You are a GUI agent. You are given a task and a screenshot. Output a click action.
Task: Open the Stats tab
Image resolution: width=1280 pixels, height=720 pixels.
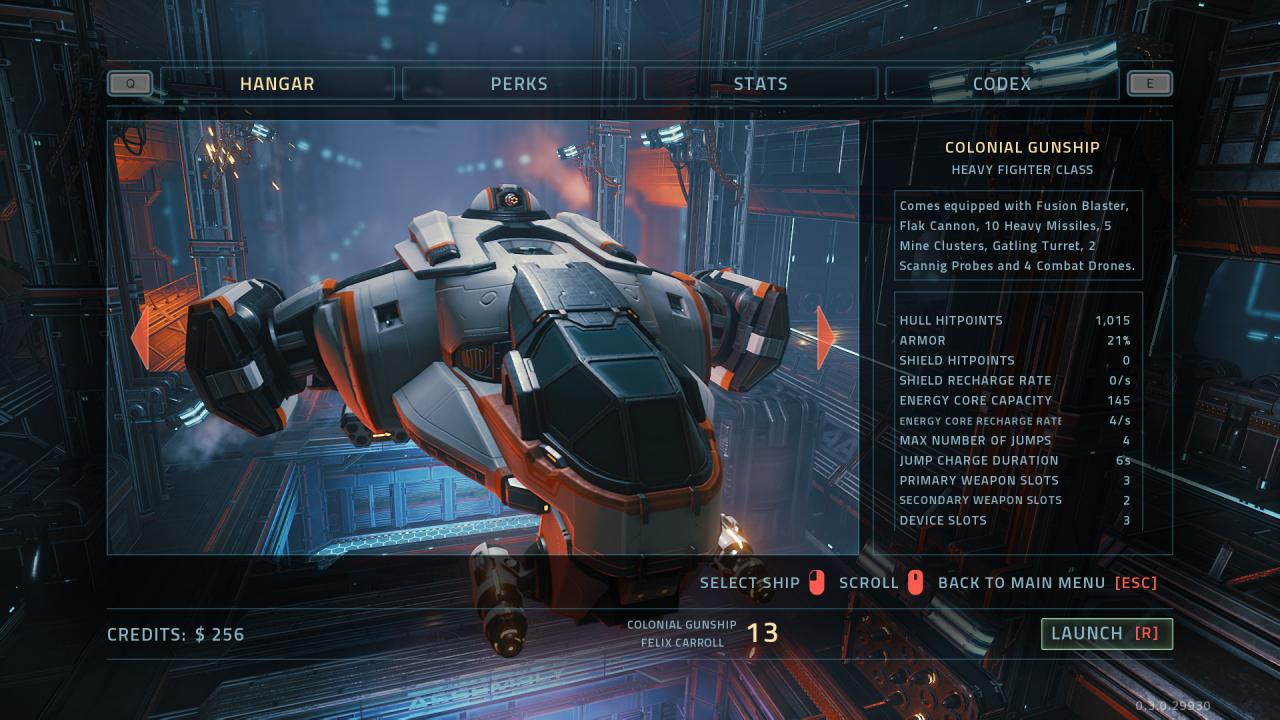click(x=760, y=84)
